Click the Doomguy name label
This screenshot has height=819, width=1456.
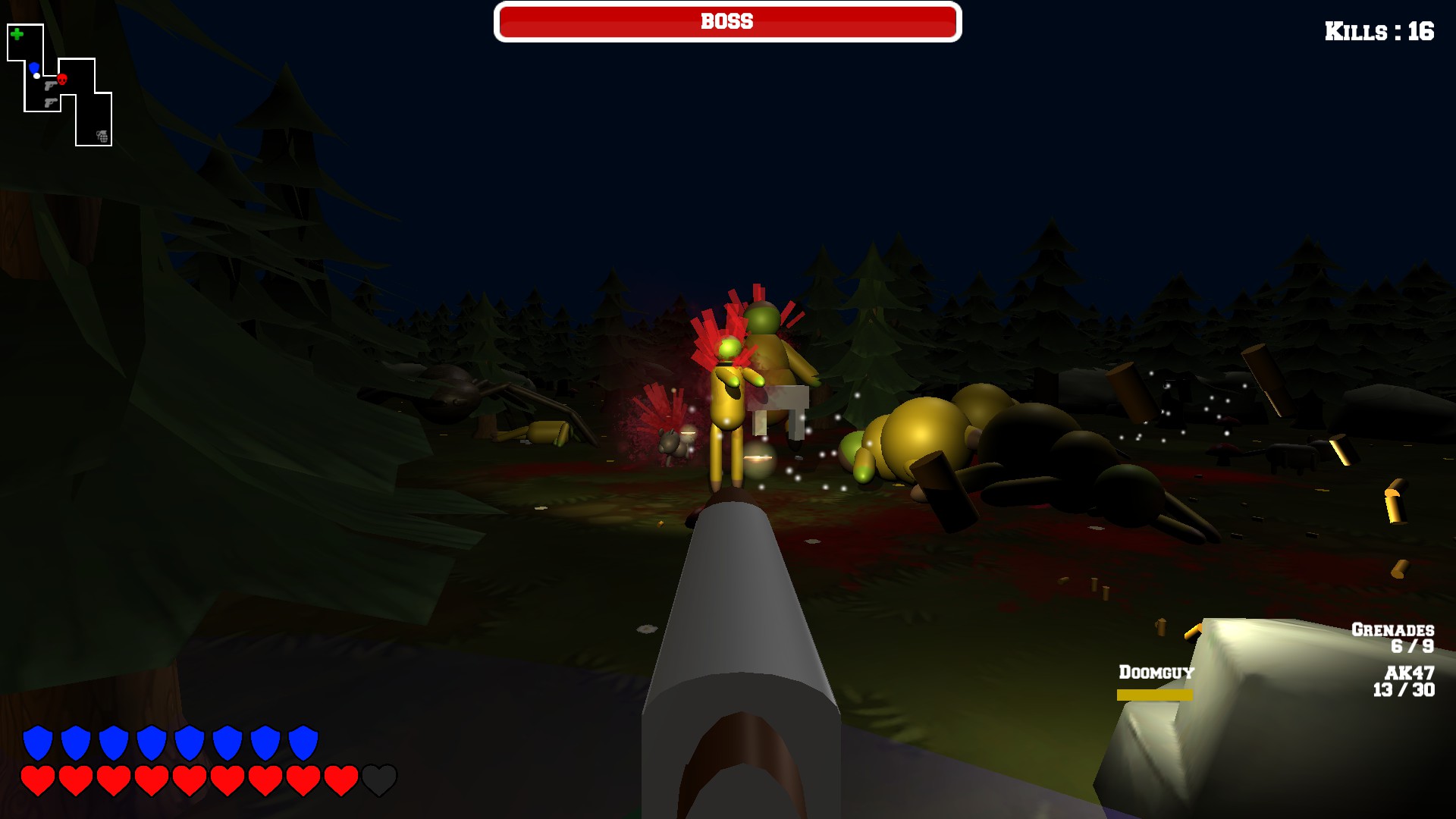point(1155,673)
